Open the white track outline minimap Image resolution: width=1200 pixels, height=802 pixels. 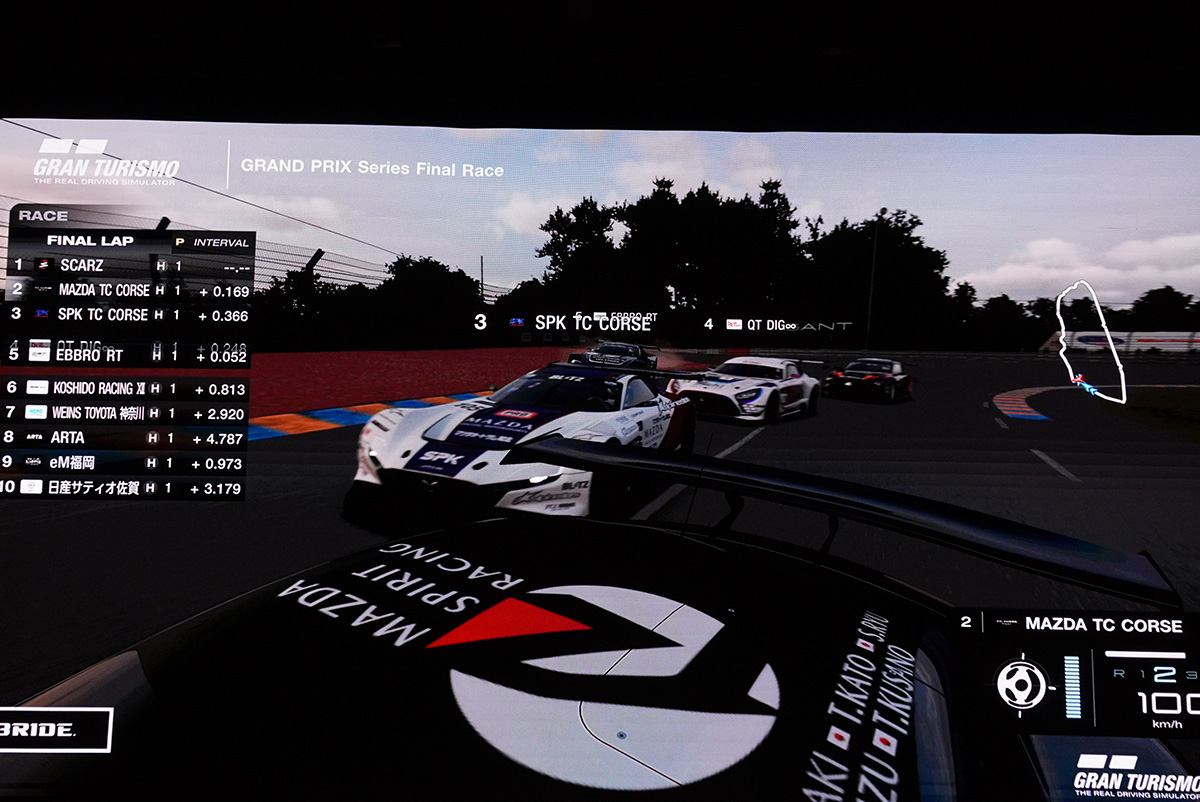coord(1091,342)
